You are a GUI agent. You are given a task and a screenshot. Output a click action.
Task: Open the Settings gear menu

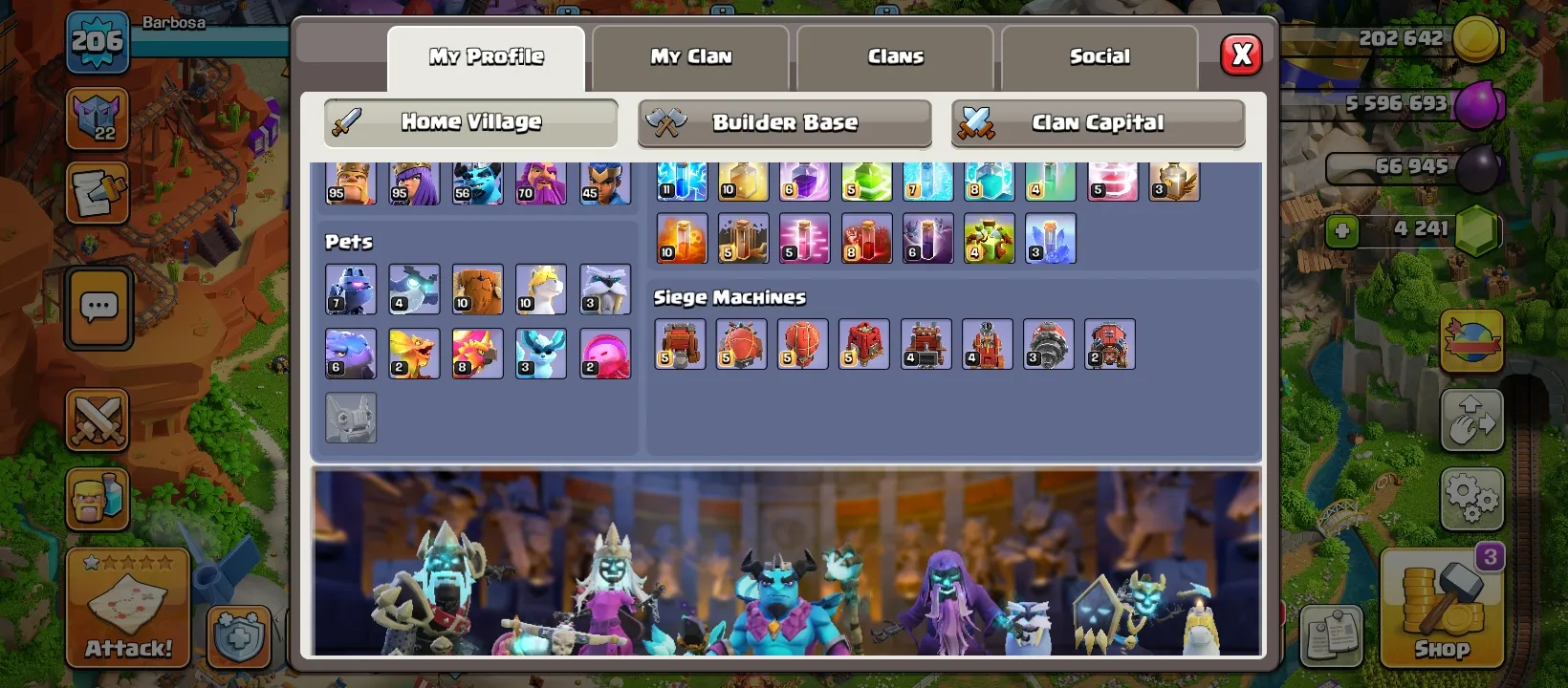(1473, 497)
